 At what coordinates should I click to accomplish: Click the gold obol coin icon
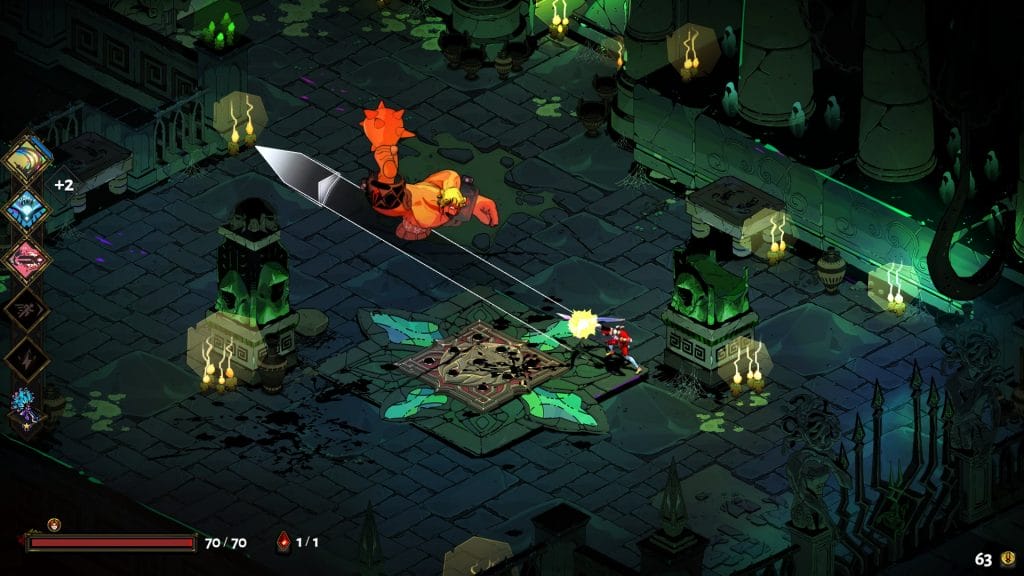click(1010, 560)
